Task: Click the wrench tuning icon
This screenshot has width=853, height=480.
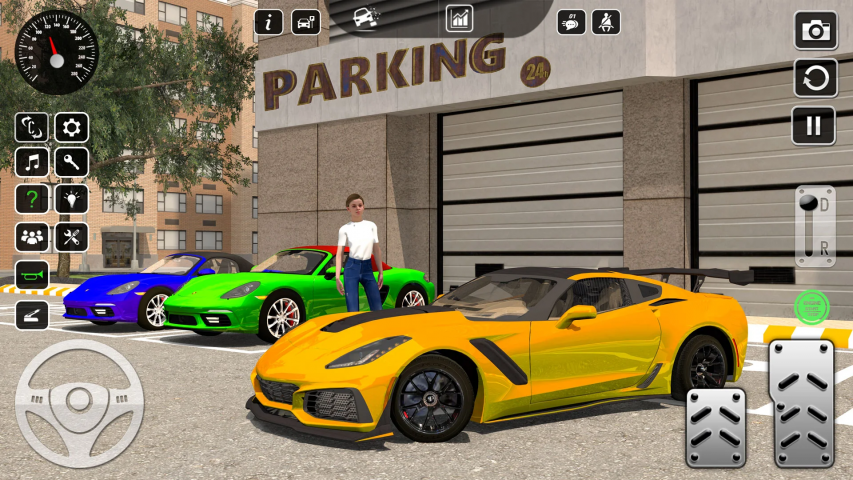Action: [71, 162]
